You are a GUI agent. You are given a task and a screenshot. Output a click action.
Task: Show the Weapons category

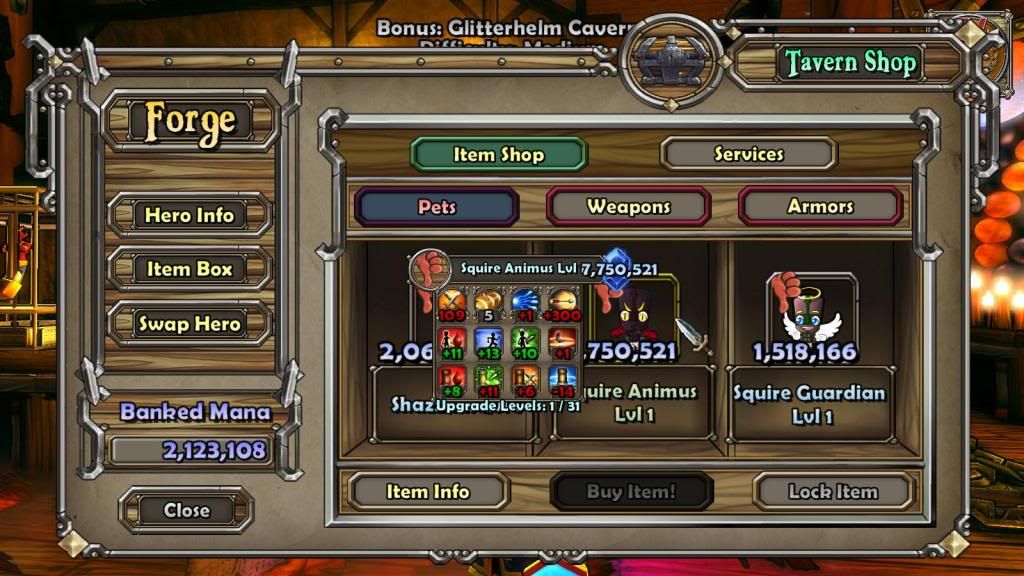click(628, 207)
